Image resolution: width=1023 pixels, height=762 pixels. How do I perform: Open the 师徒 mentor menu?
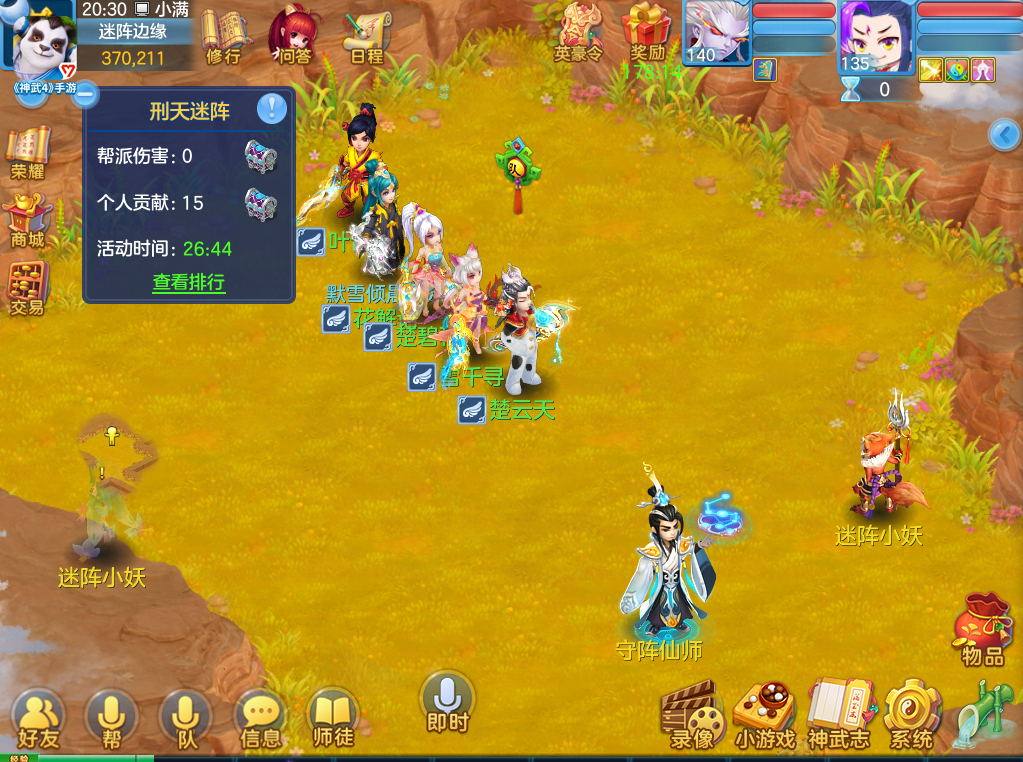[333, 718]
